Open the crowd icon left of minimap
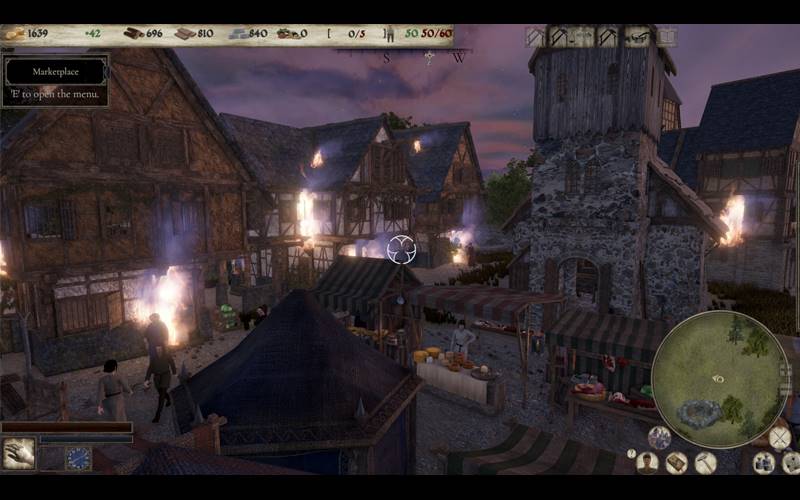Image resolution: width=800 pixels, height=500 pixels. tap(659, 437)
